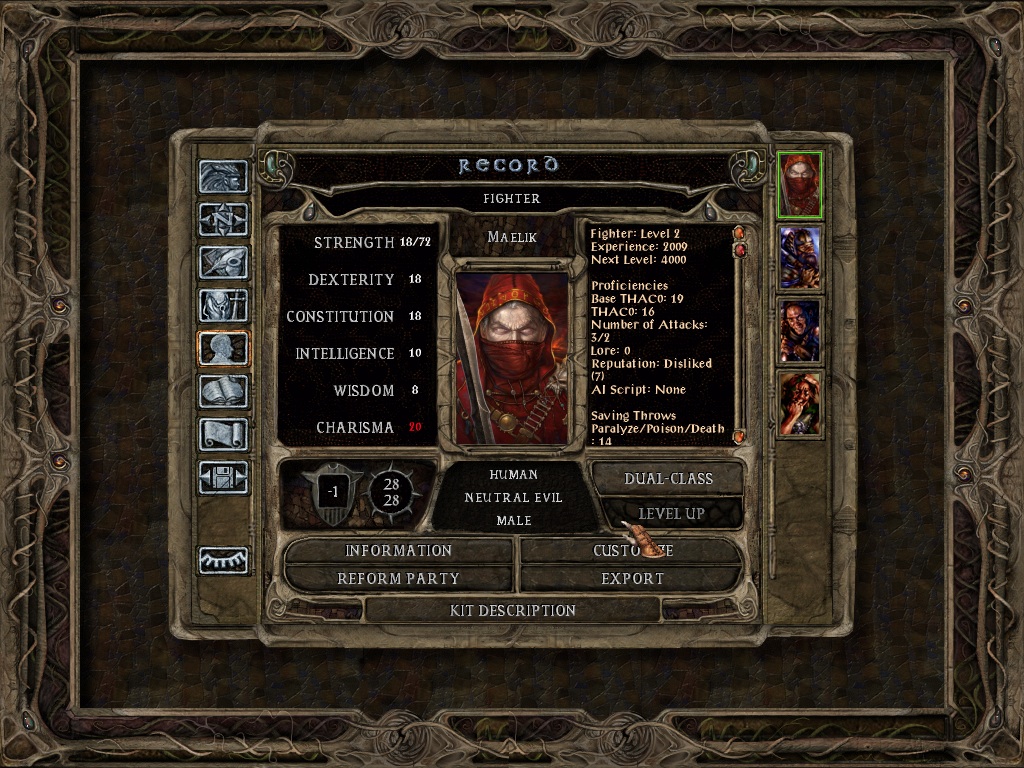Click the rest party closed-eye icon
Image resolution: width=1024 pixels, height=768 pixels.
tap(223, 560)
